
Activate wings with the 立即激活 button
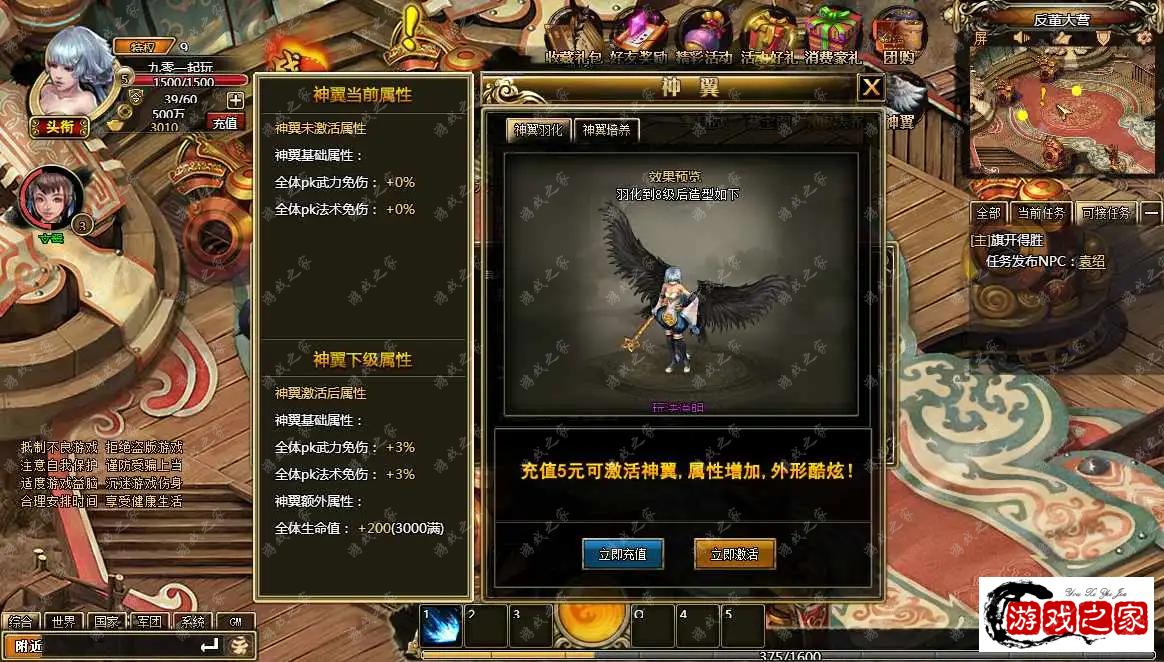pos(735,554)
